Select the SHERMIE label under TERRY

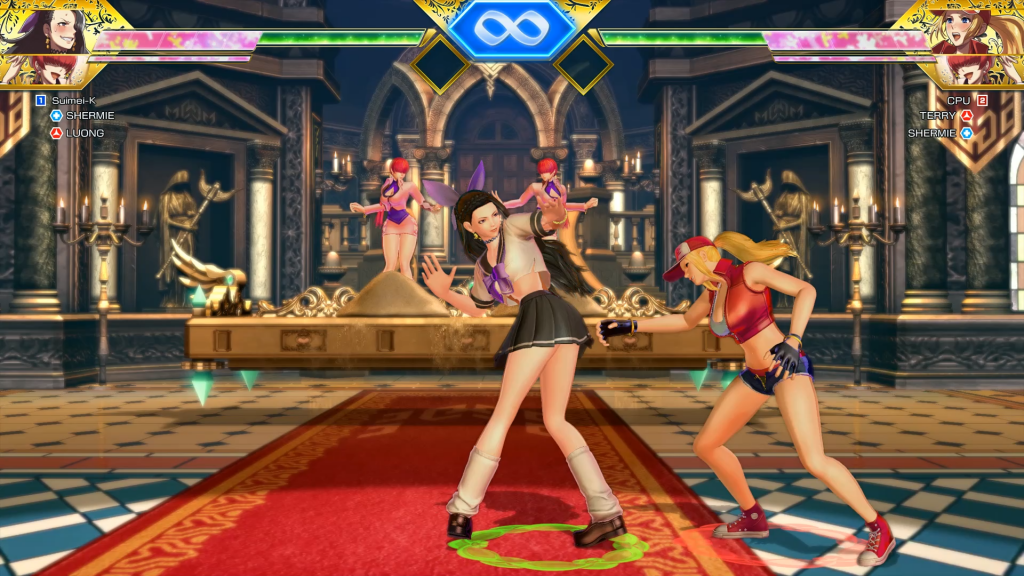pos(932,132)
